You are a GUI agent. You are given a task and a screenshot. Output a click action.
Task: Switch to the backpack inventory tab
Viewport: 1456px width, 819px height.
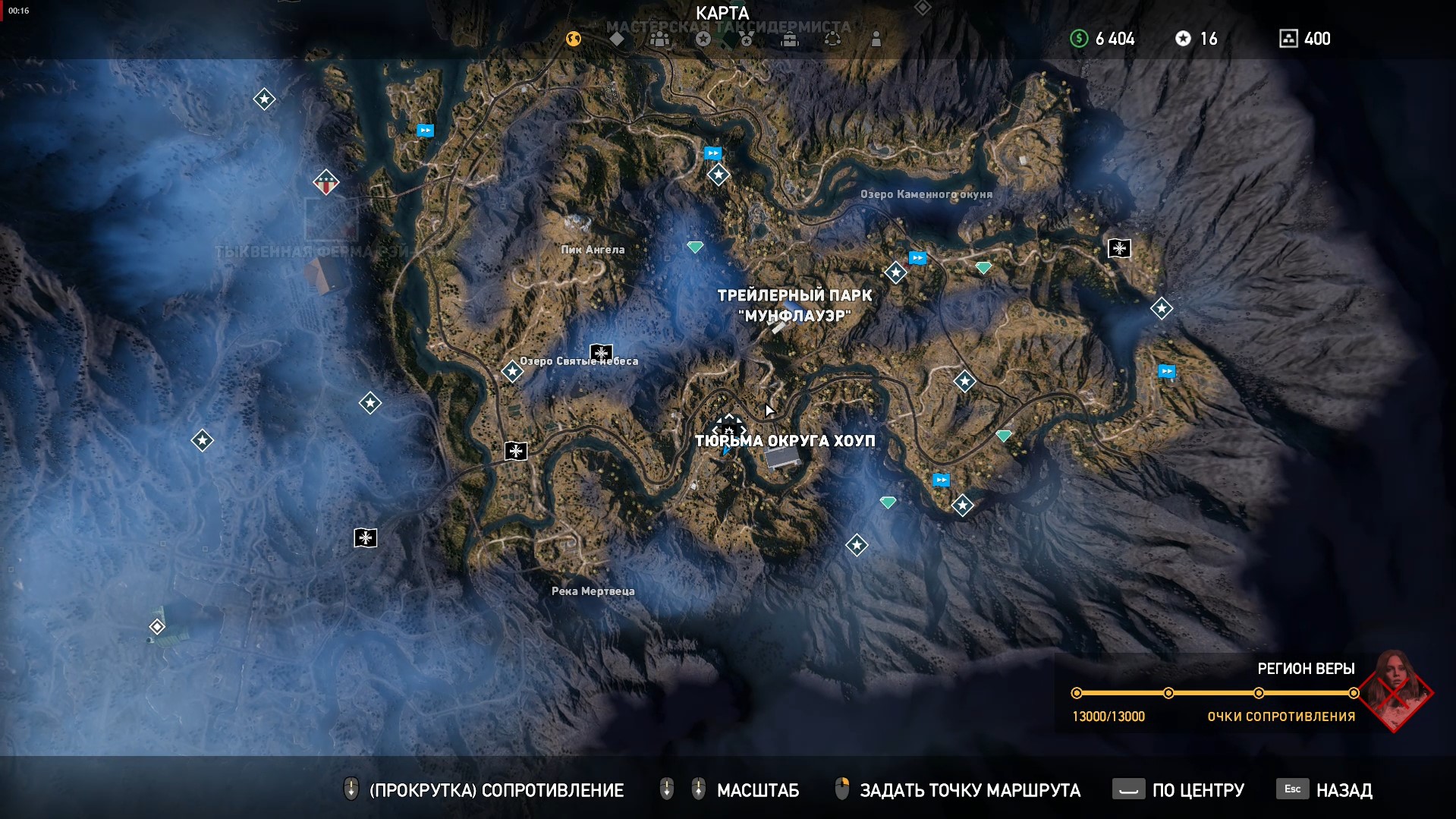[790, 39]
